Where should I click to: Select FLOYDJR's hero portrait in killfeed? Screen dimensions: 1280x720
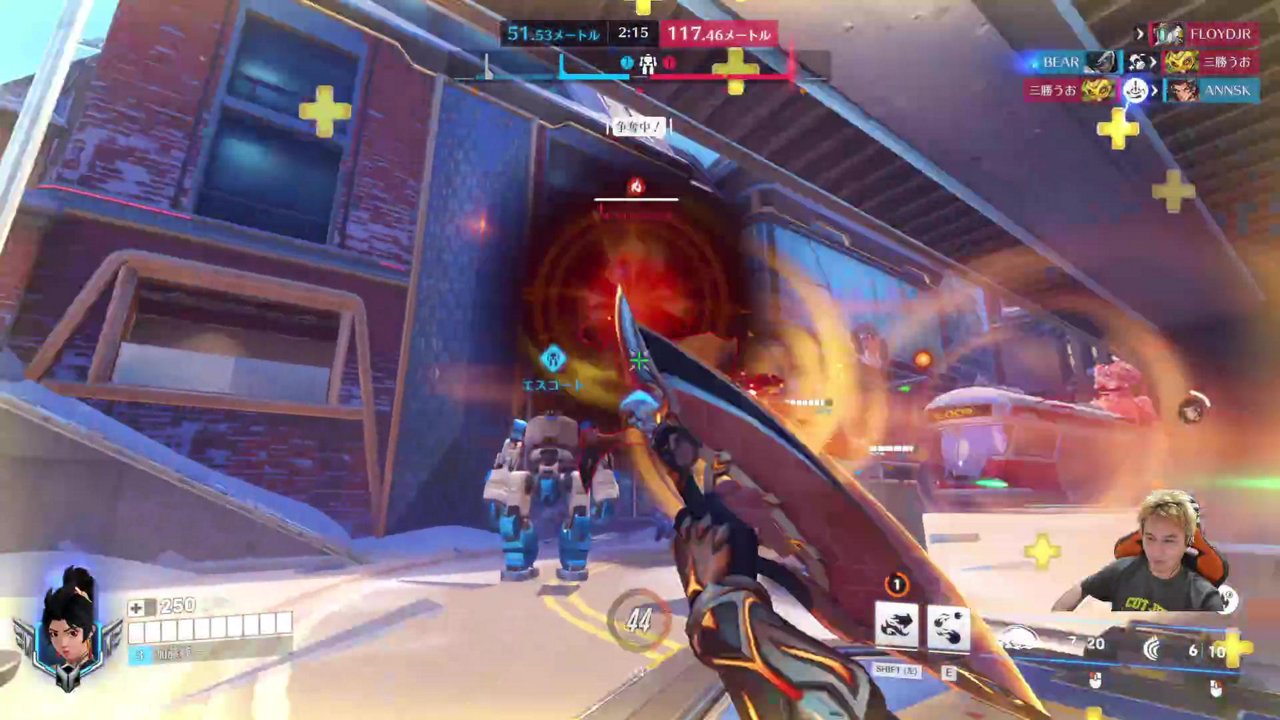(1168, 35)
